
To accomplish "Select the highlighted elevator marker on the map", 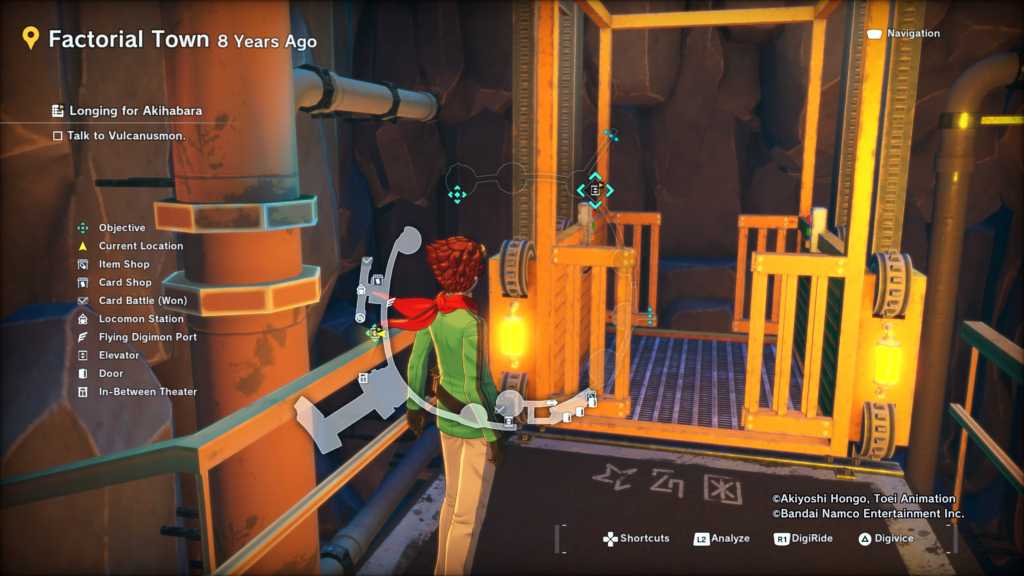I will pos(595,189).
